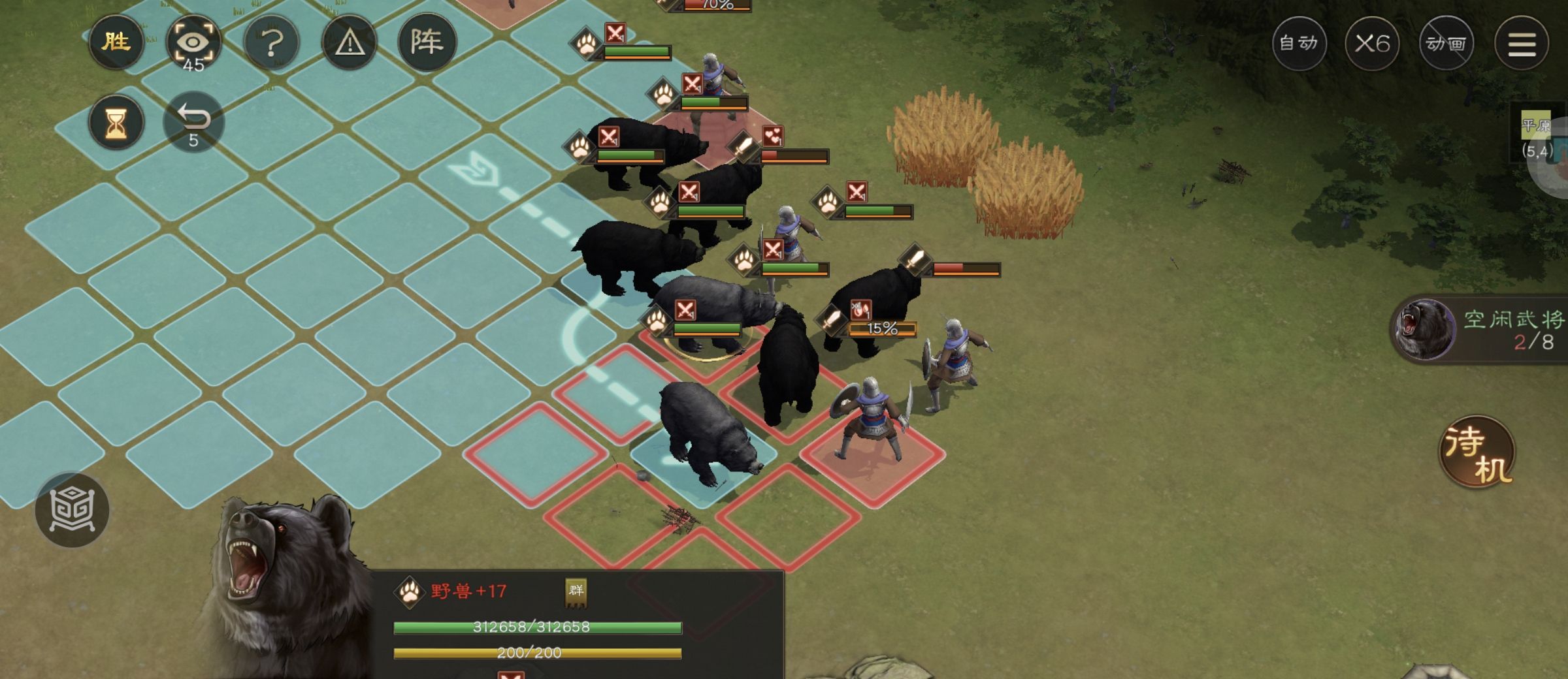Click the 野兽 paw unit-type icon
The image size is (1568, 679).
coord(410,592)
